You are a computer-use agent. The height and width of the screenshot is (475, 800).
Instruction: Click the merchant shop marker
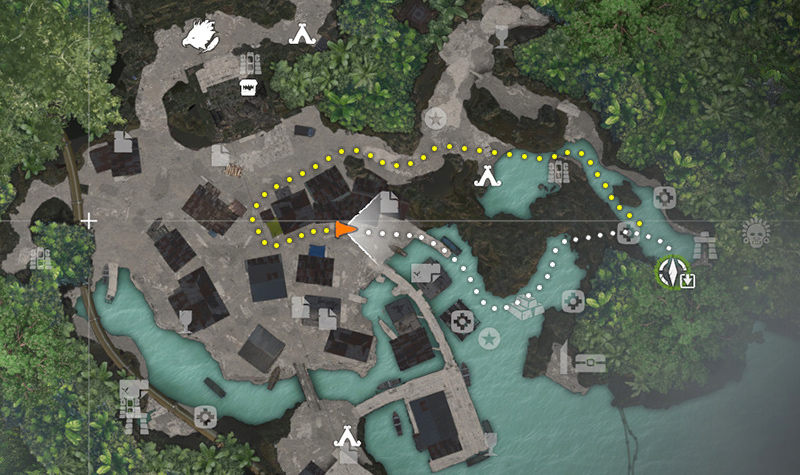coord(247,88)
